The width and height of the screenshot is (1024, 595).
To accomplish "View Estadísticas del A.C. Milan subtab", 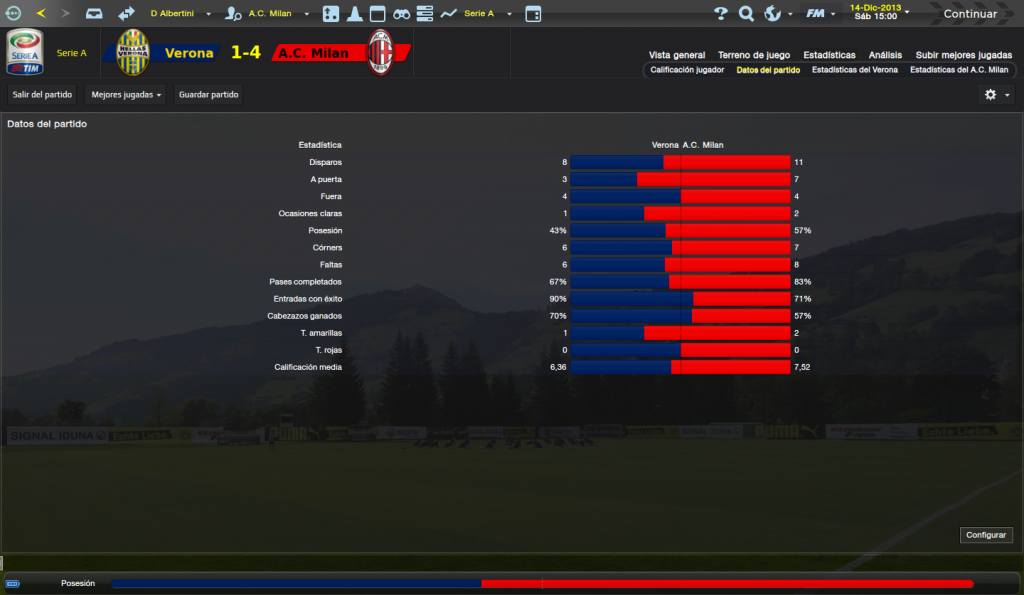I will (959, 70).
